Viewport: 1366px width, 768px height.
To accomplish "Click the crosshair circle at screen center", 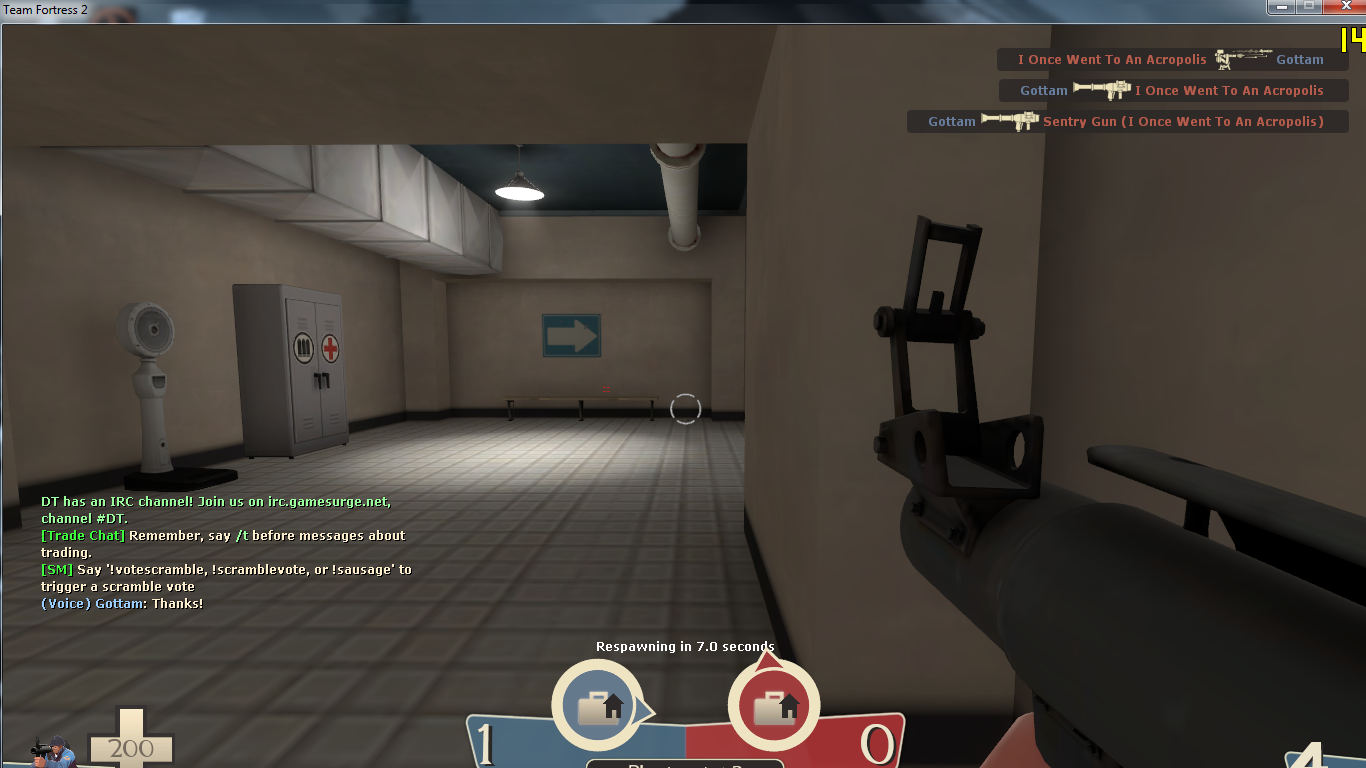I will tap(686, 408).
